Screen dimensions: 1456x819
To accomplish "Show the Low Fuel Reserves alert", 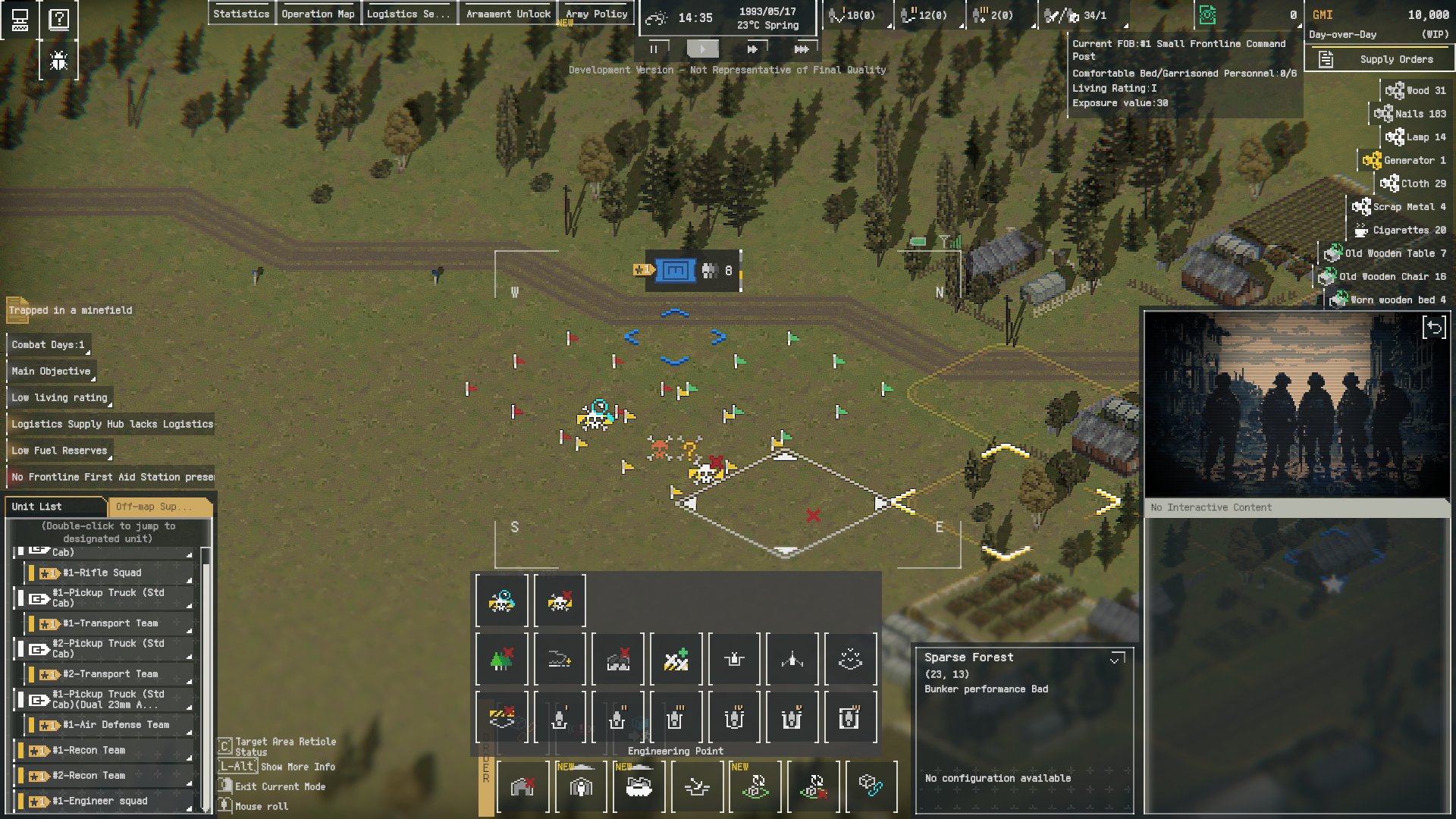I will (59, 450).
